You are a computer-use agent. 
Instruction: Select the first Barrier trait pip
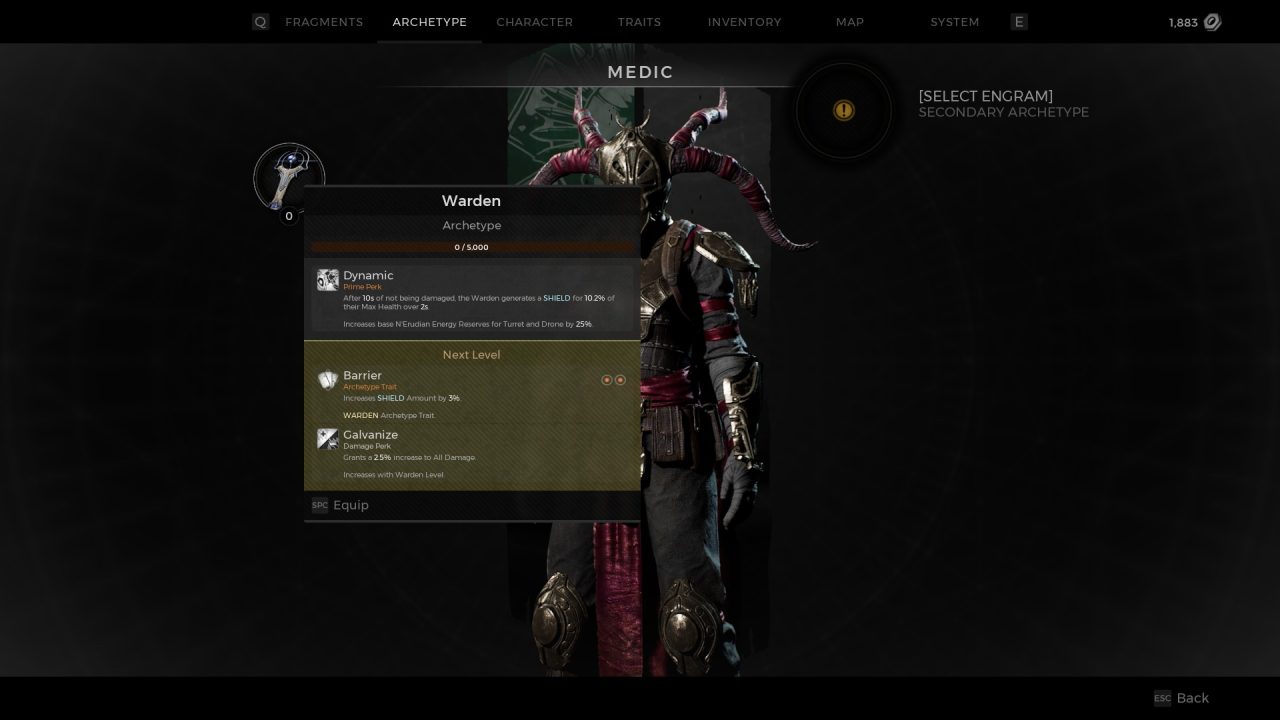click(606, 380)
